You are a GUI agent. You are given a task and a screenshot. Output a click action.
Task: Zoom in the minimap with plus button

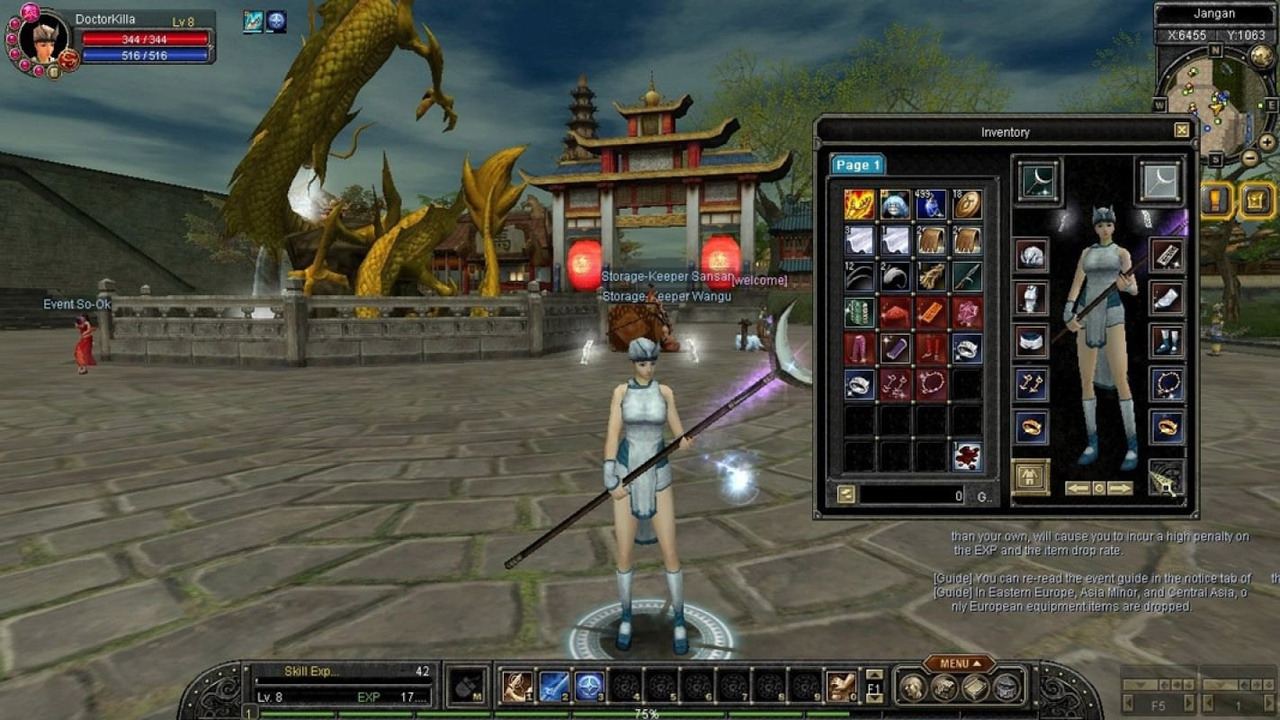click(1267, 142)
